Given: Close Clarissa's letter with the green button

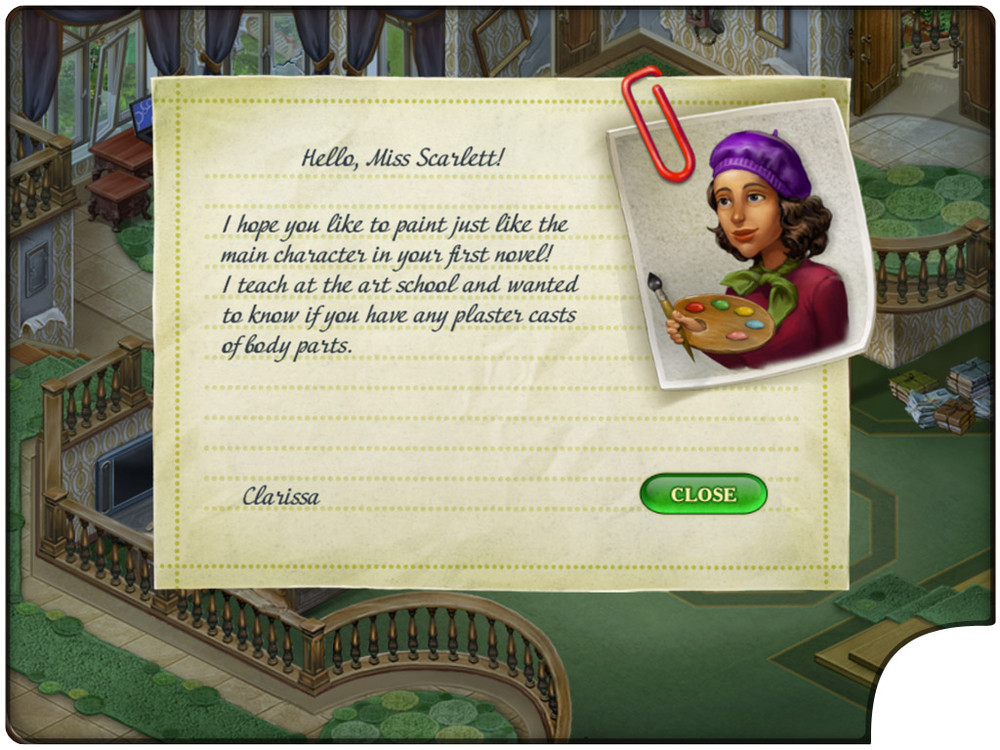Looking at the screenshot, I should coord(703,494).
